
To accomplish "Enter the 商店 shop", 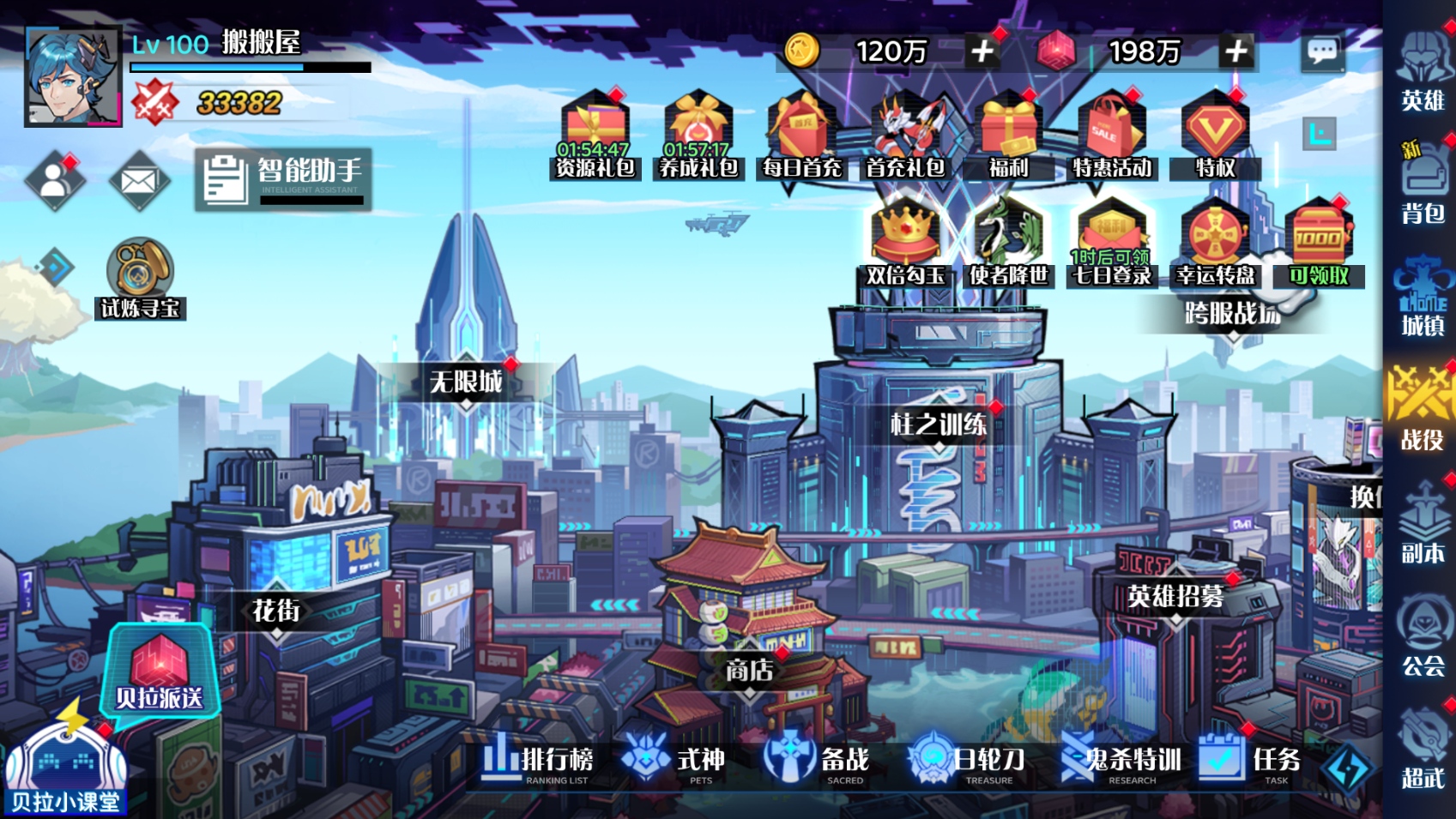I will pos(749,669).
